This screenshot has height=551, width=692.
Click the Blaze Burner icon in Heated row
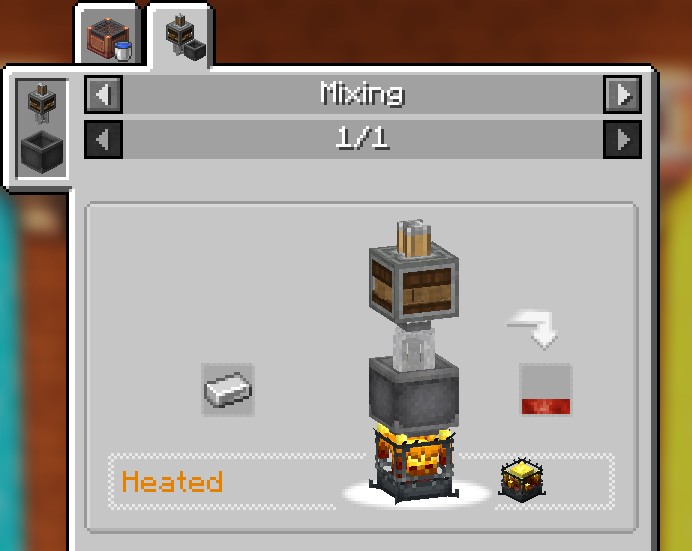520,481
